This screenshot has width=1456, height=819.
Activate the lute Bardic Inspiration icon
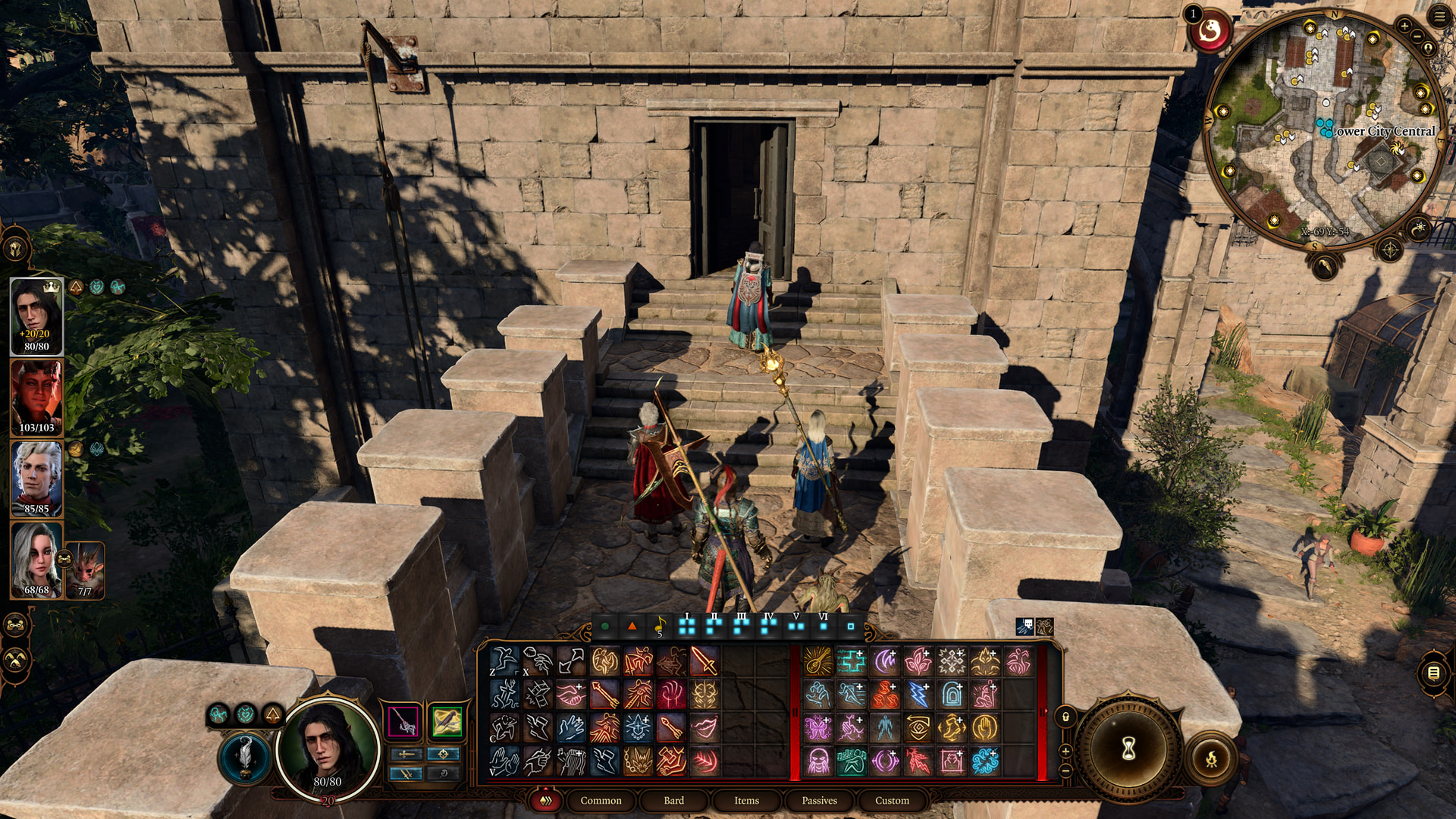[817, 661]
